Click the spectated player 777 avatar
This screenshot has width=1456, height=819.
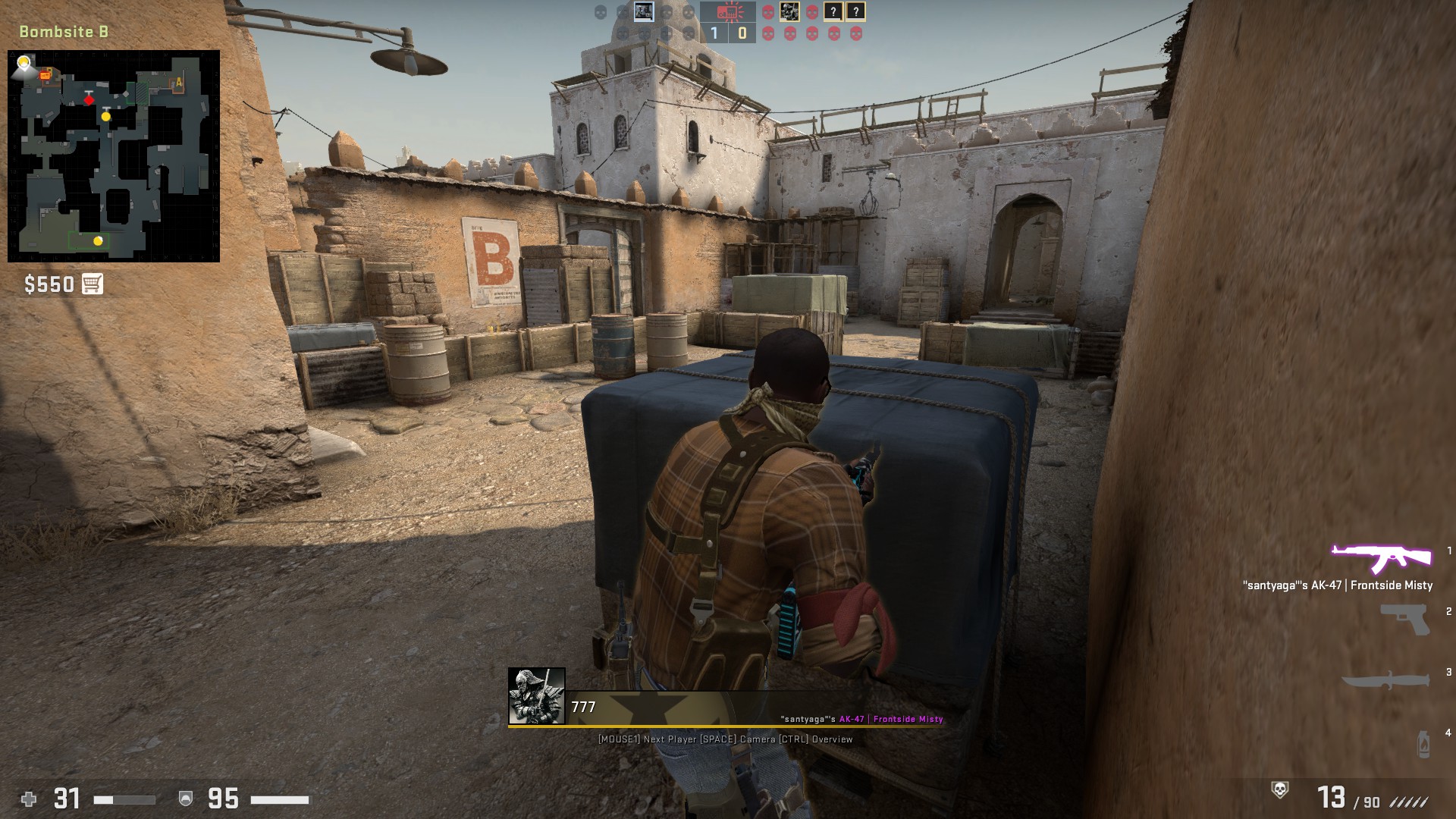tap(537, 696)
